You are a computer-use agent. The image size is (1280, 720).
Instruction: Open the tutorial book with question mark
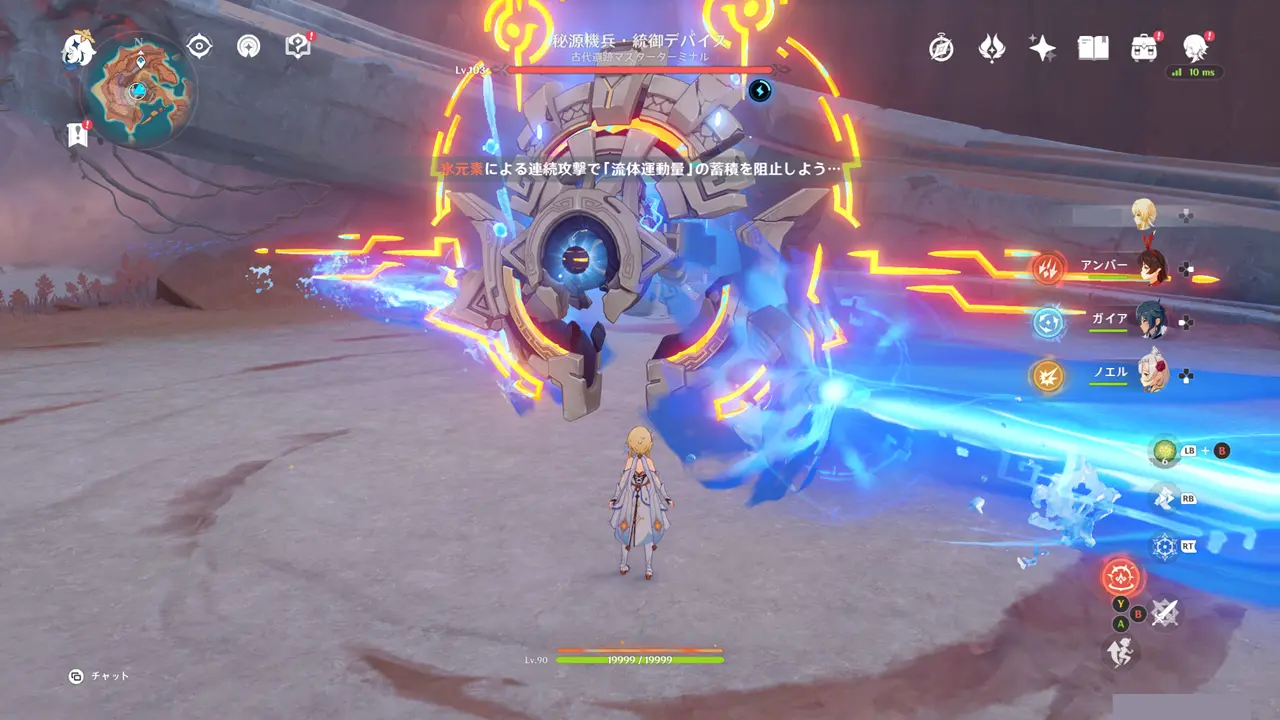(x=297, y=46)
